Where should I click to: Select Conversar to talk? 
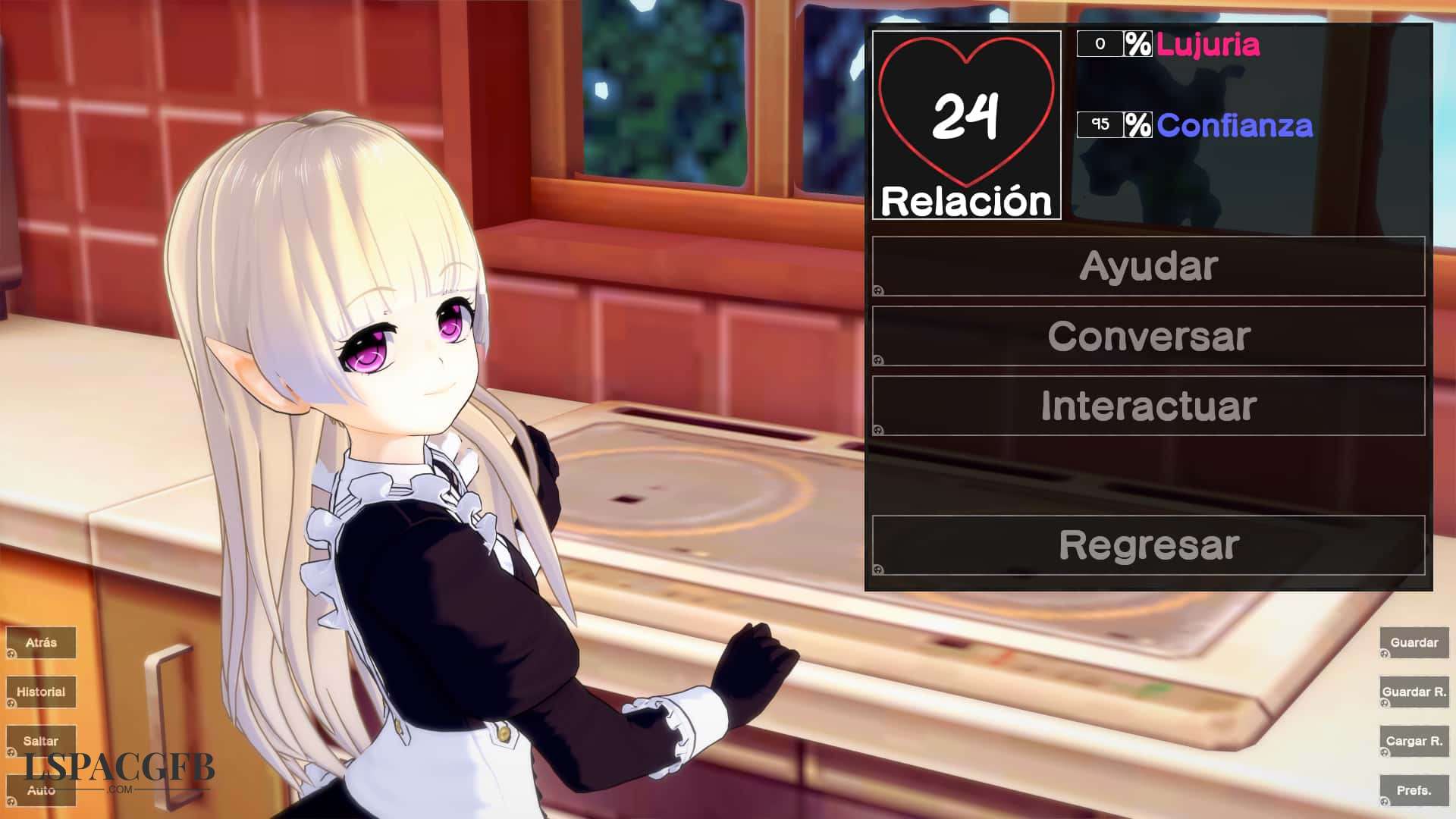click(x=1148, y=336)
